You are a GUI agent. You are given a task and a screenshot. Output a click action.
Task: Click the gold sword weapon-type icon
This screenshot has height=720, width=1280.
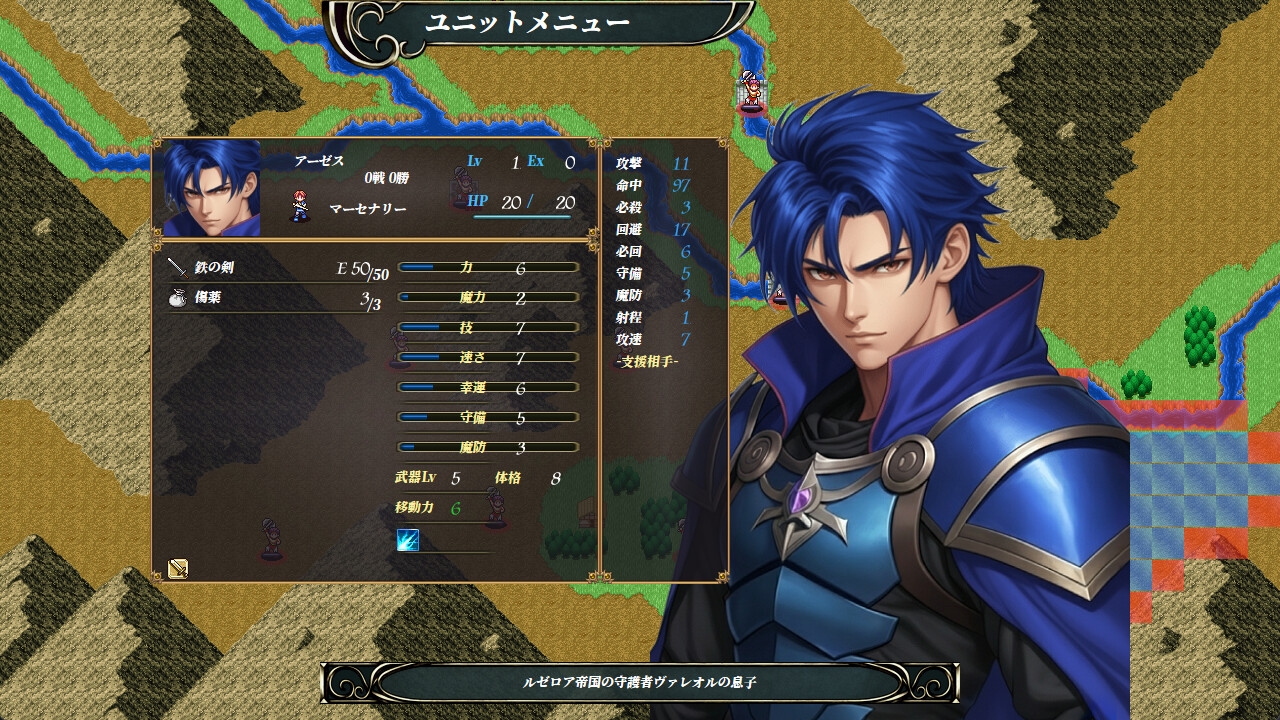178,568
